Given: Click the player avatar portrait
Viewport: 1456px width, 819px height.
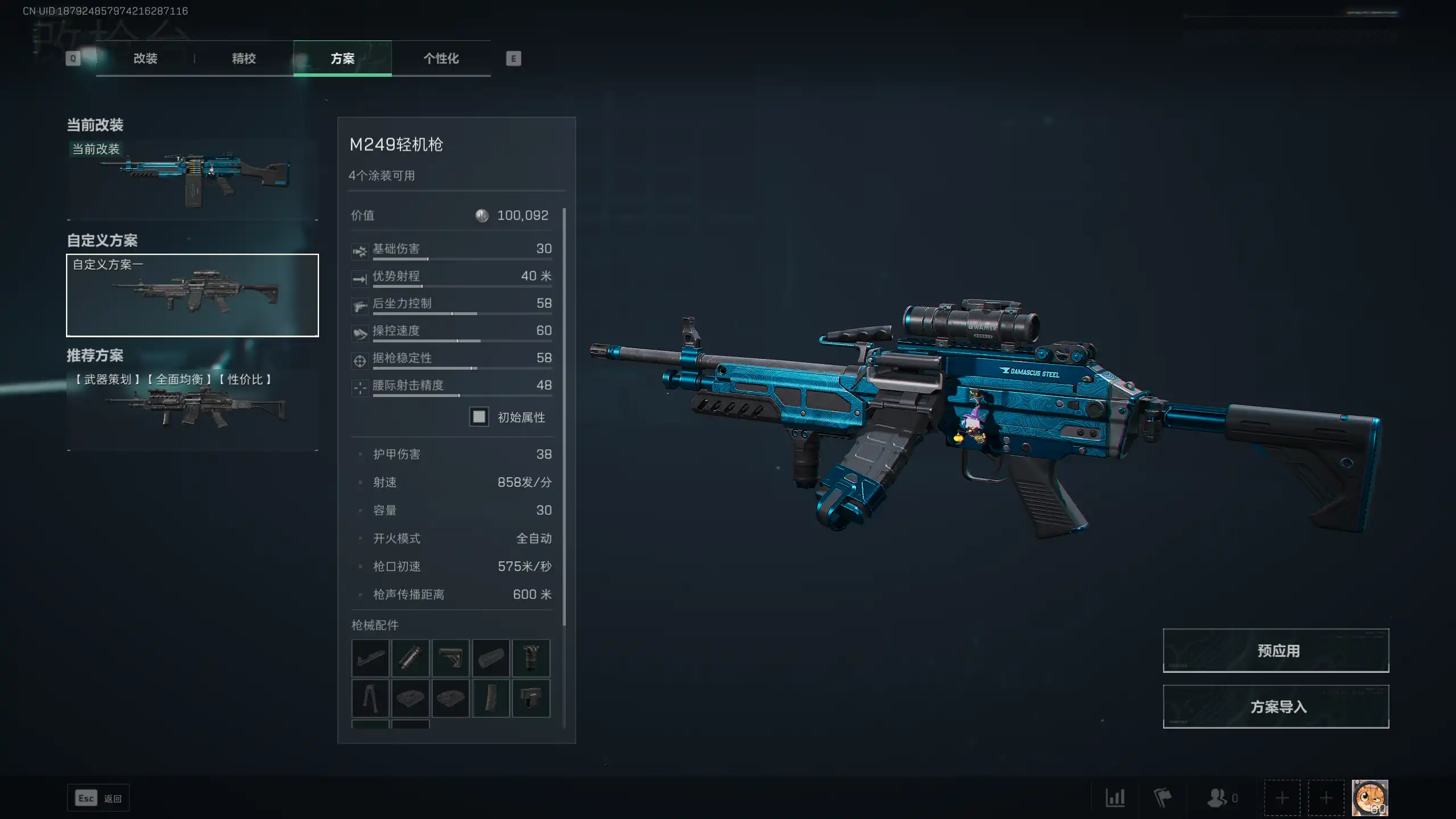Looking at the screenshot, I should point(1370,797).
